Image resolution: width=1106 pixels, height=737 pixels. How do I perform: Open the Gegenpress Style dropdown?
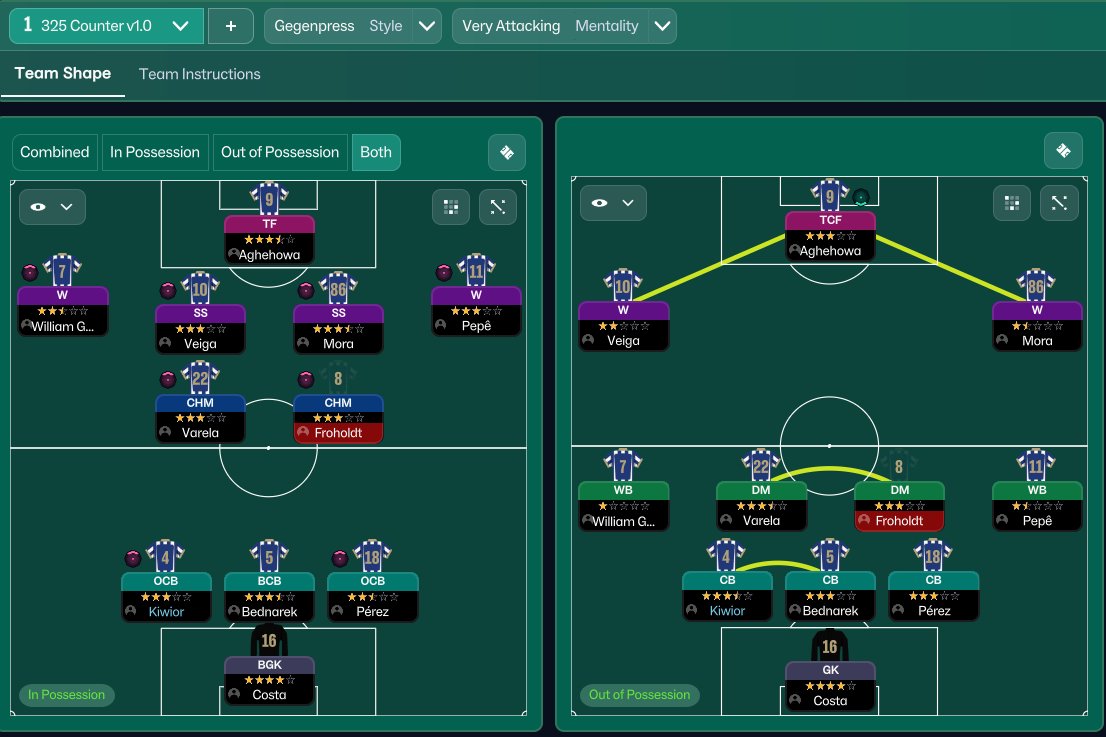353,26
